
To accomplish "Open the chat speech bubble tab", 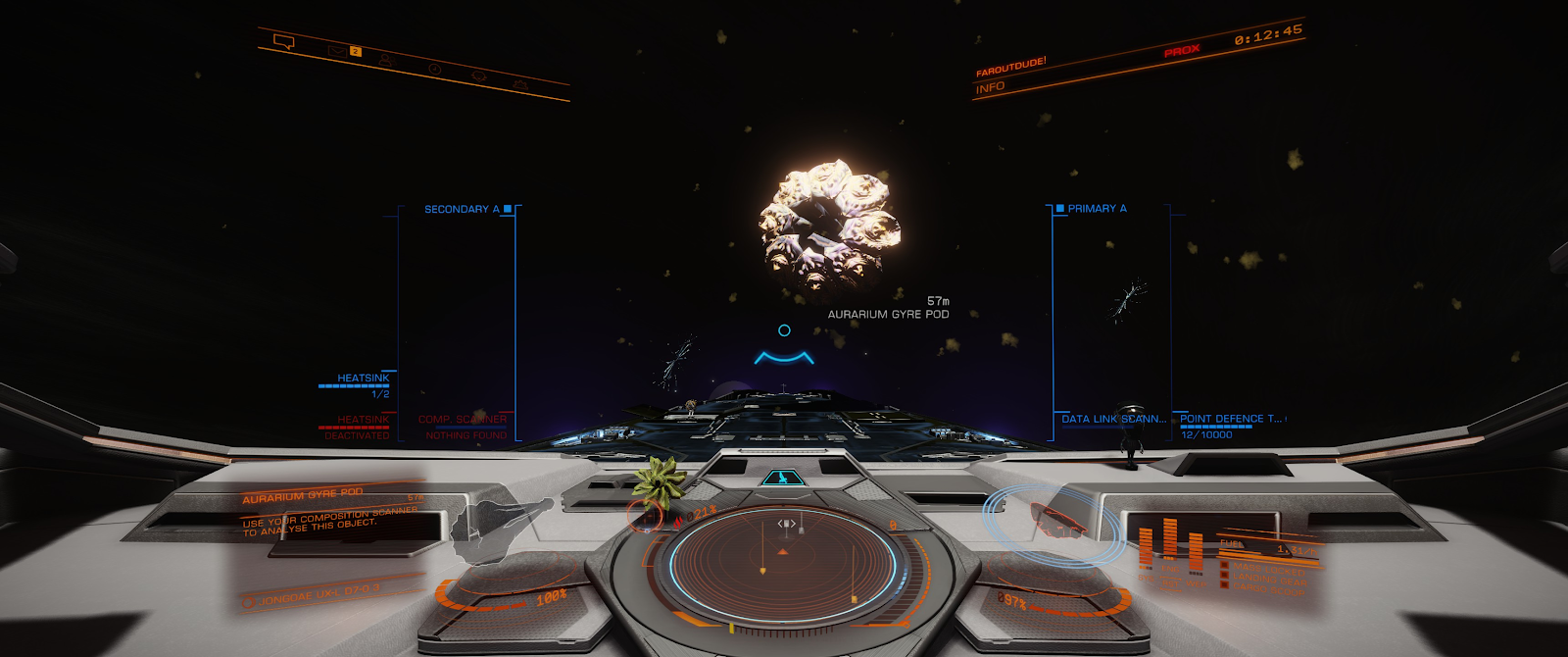I will tap(284, 41).
